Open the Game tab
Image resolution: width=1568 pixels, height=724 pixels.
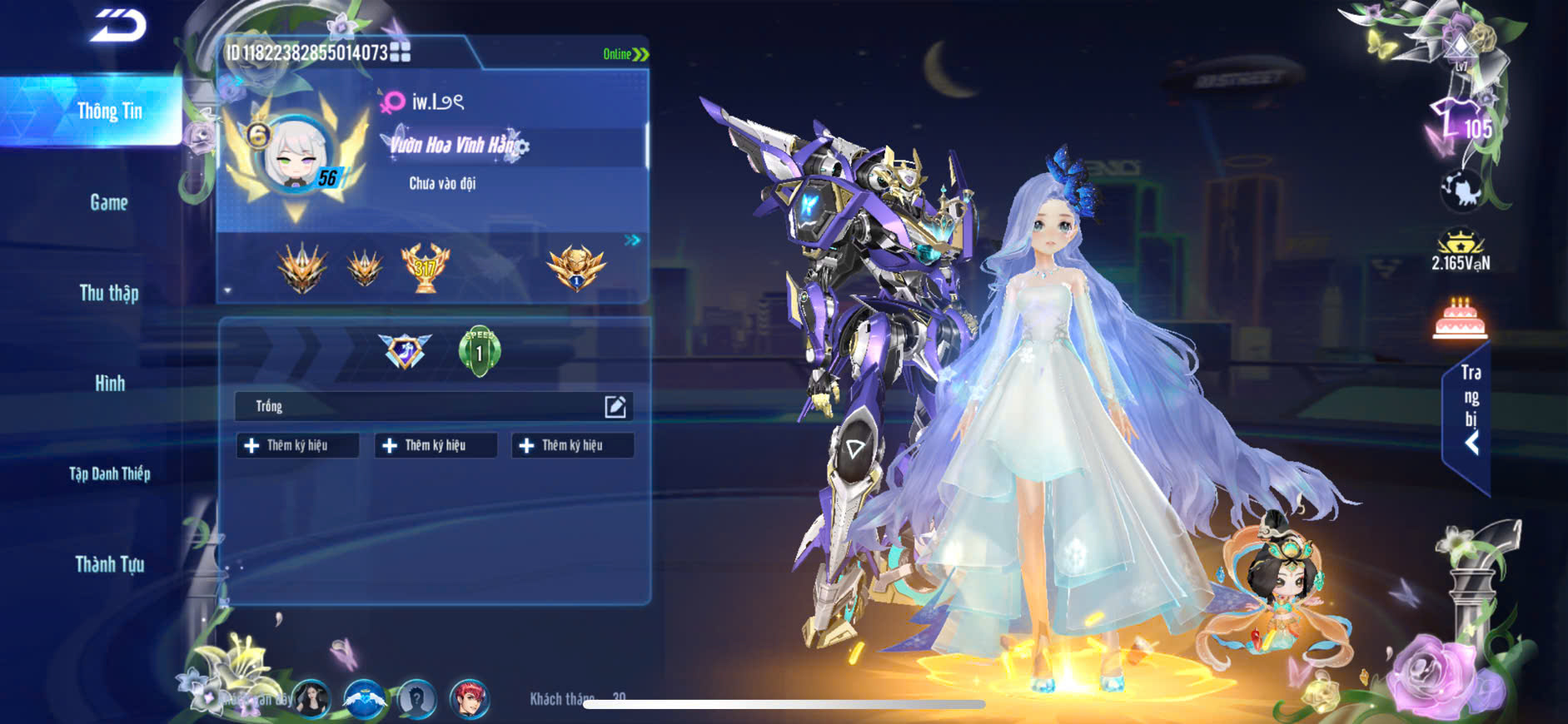(x=109, y=202)
